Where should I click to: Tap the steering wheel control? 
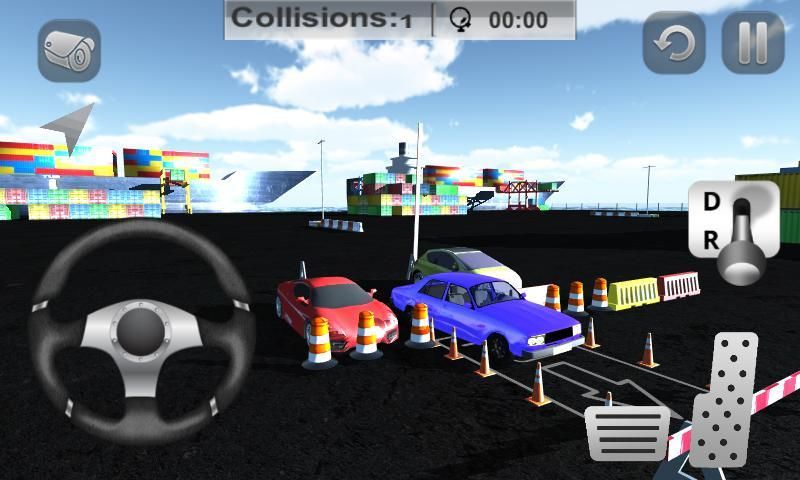[140, 331]
